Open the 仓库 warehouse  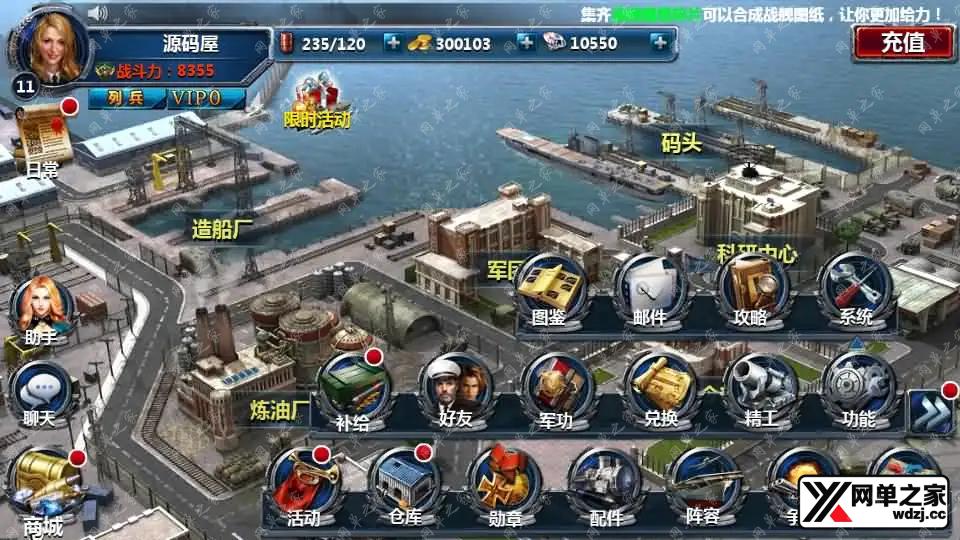tap(402, 485)
